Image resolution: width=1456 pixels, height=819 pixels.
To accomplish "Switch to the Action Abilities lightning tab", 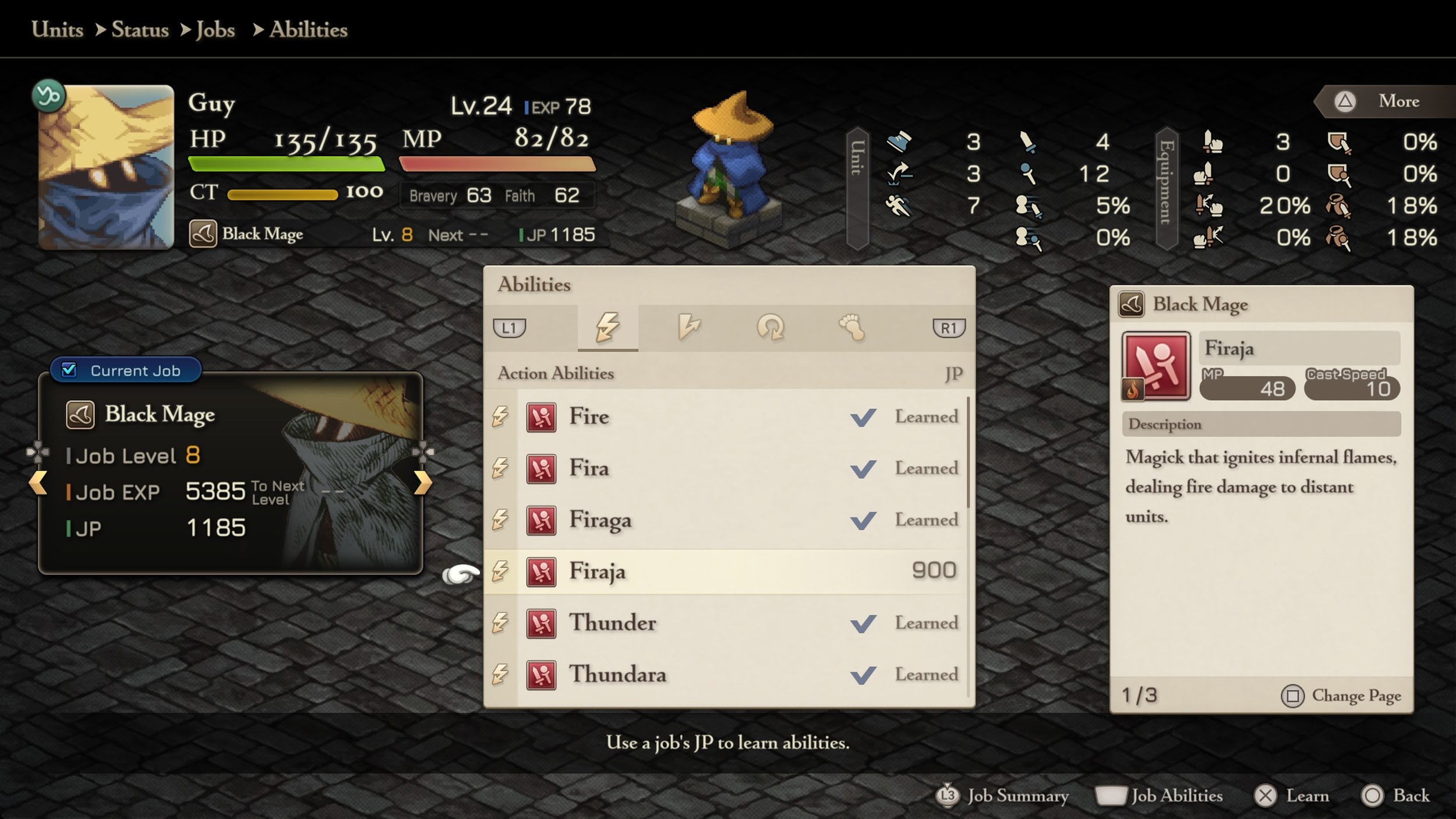I will point(607,327).
